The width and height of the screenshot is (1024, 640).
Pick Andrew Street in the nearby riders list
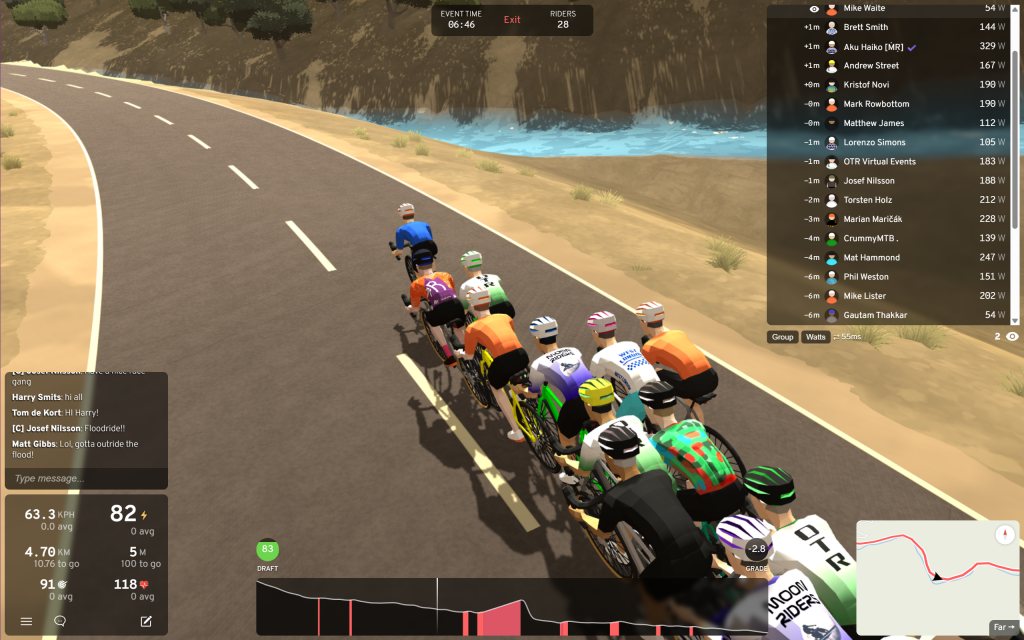click(x=871, y=66)
